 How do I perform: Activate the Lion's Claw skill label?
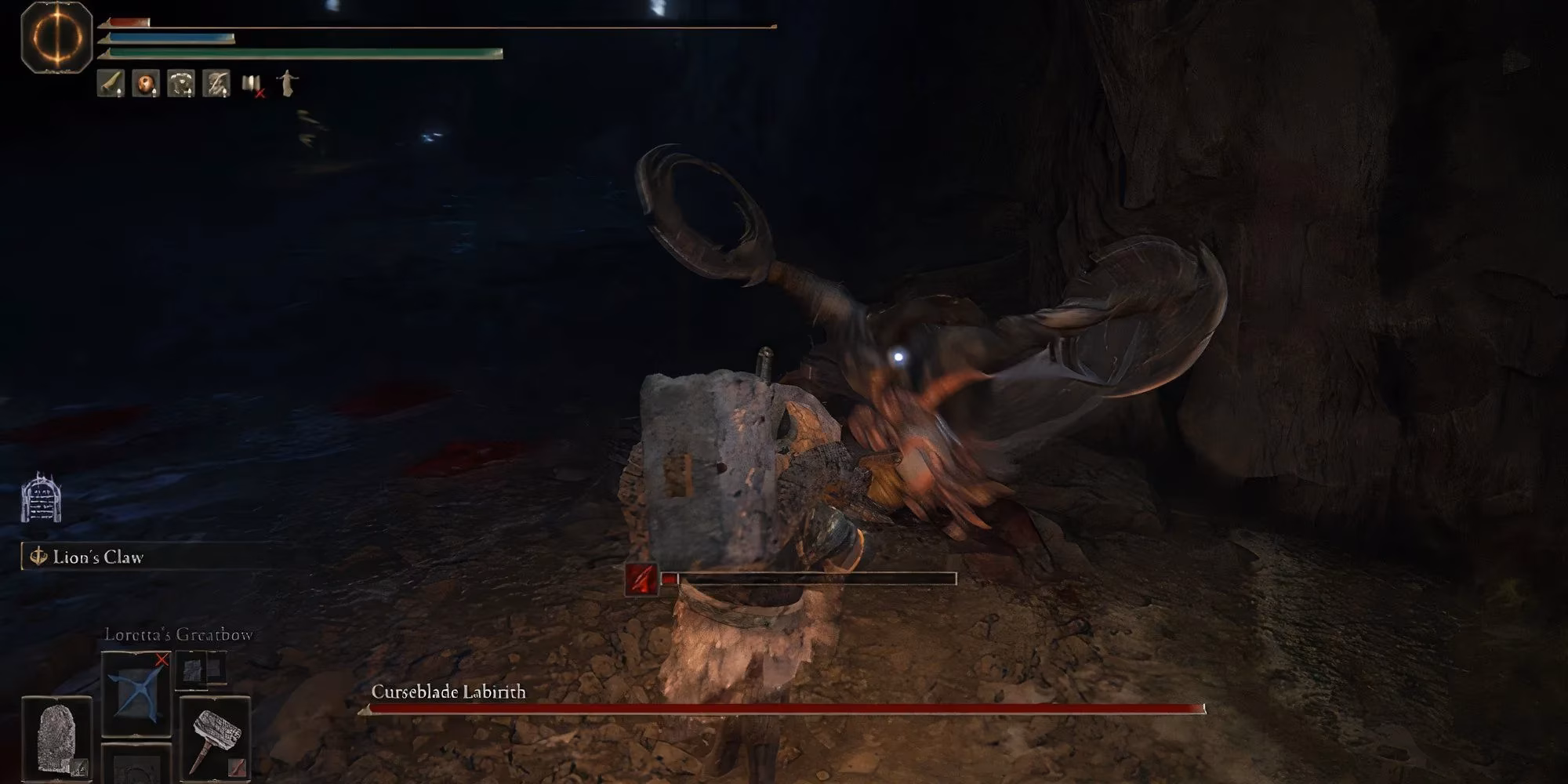click(x=98, y=557)
